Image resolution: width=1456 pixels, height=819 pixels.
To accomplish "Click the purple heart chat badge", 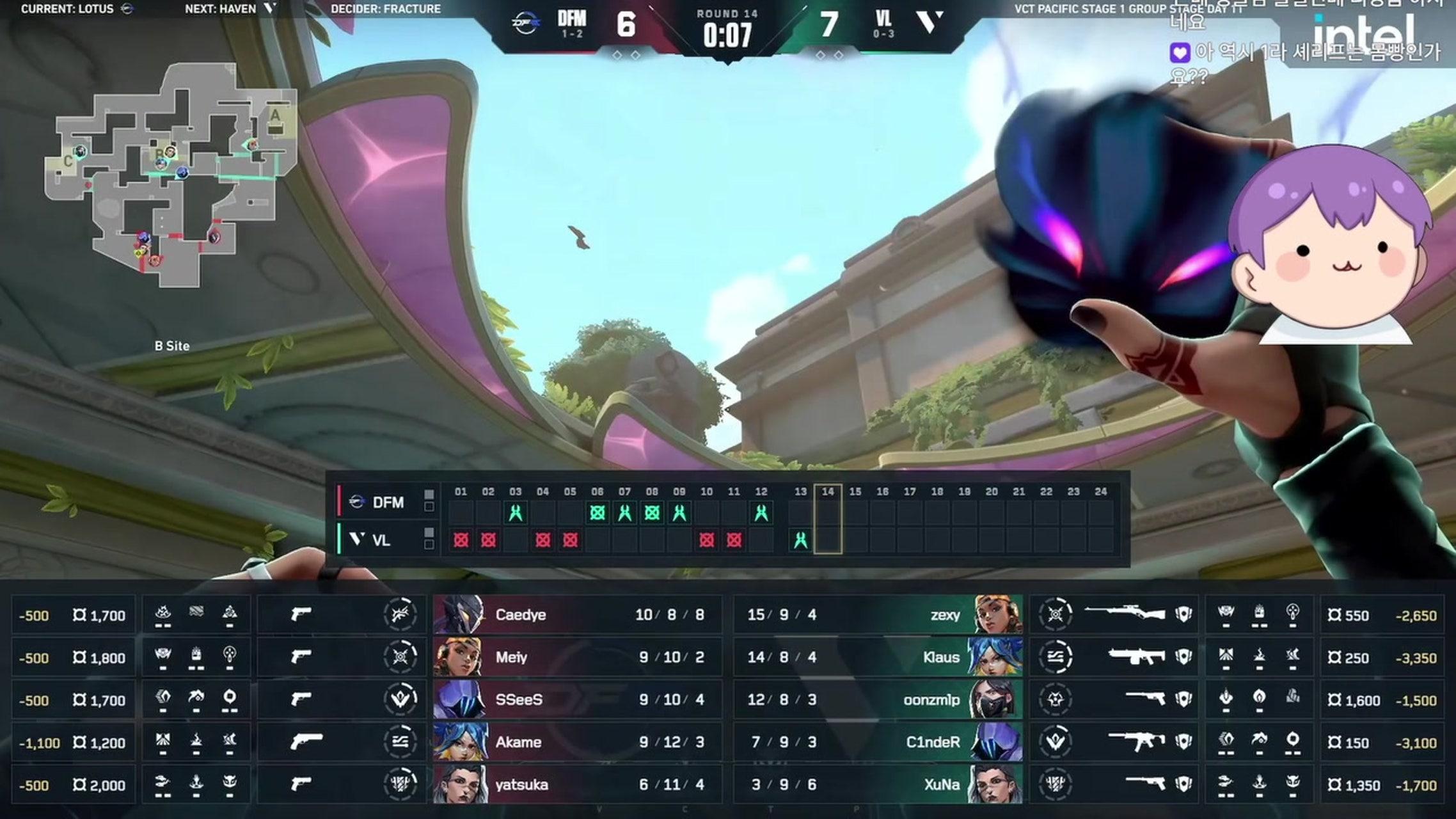I will pyautogui.click(x=1180, y=52).
